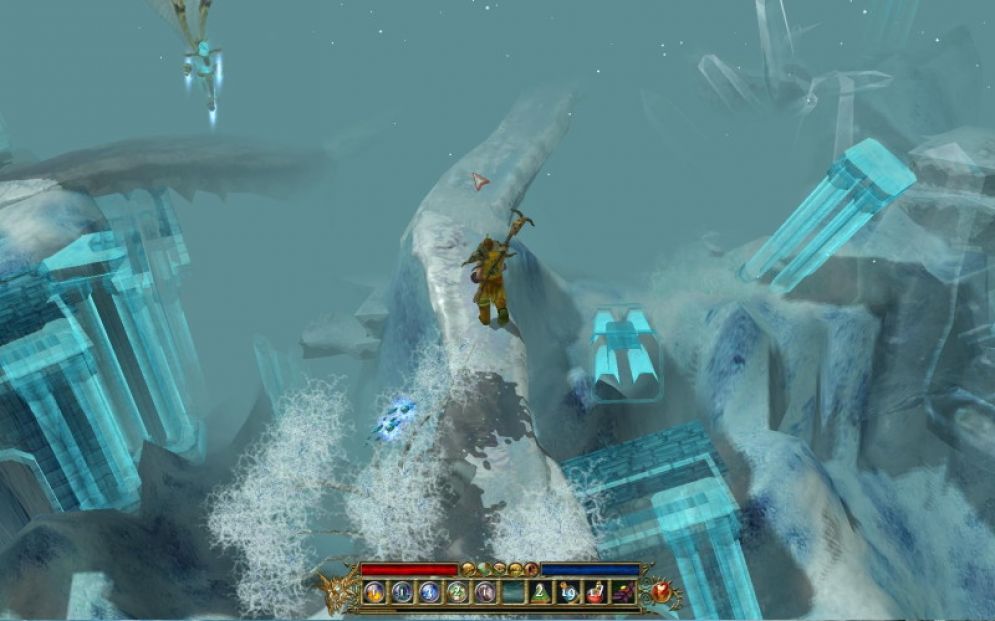
Task: Drink the red potion stack of 17
Action: coord(596,592)
